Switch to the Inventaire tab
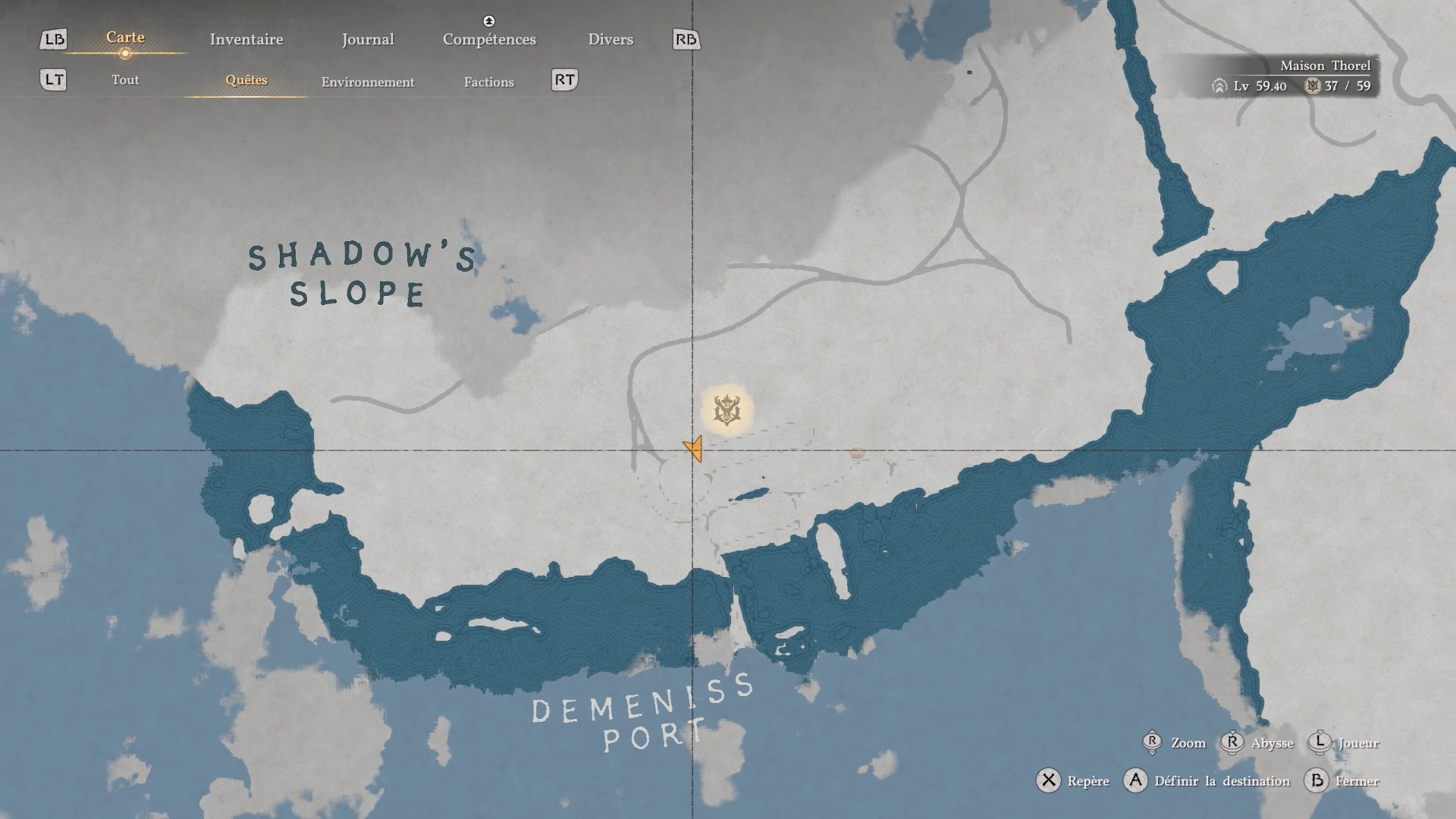 246,39
